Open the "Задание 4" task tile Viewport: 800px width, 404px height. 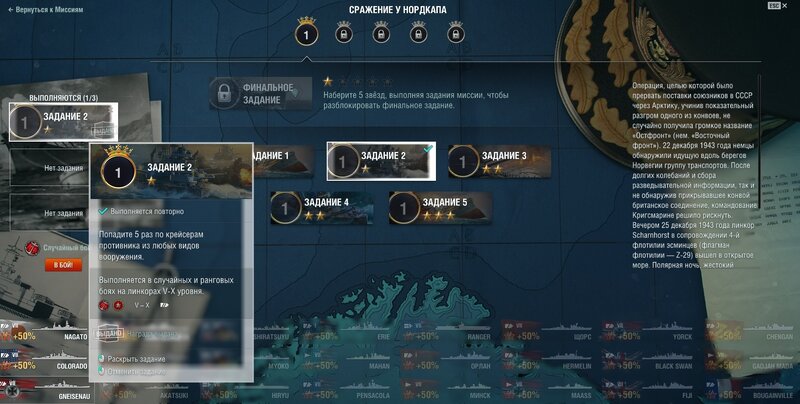point(322,207)
